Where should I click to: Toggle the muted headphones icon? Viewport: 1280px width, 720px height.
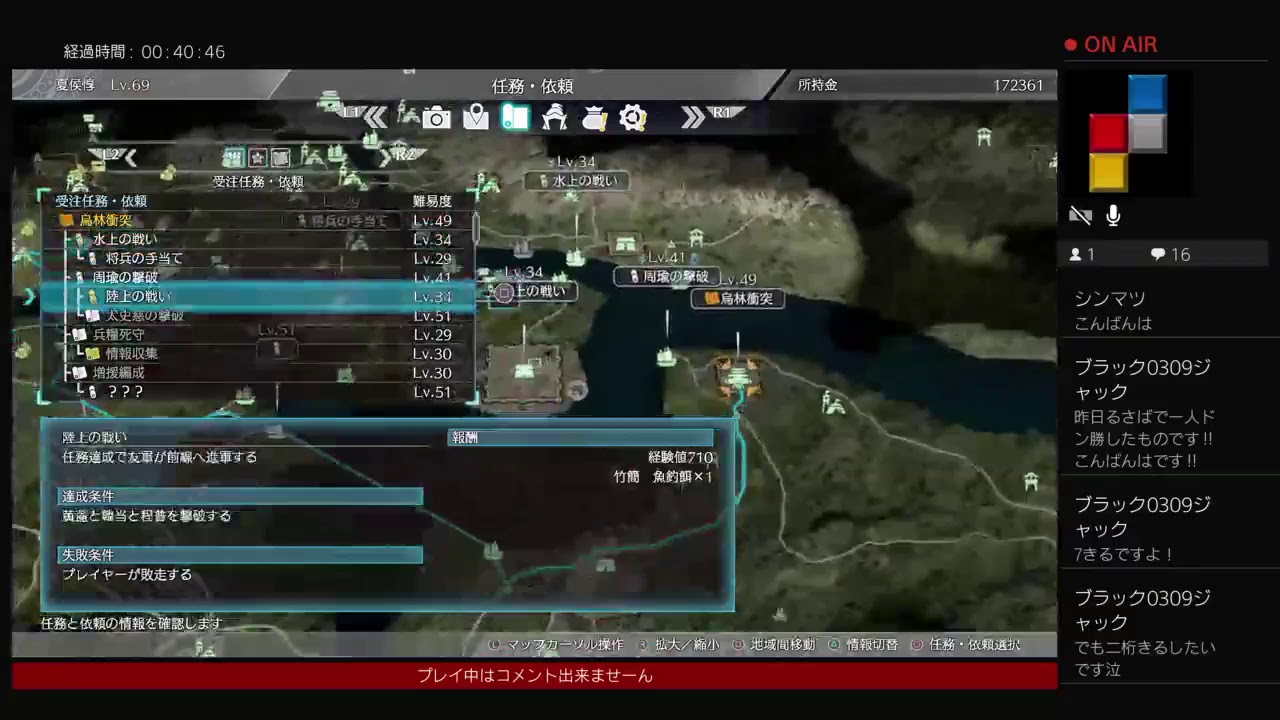1080,214
